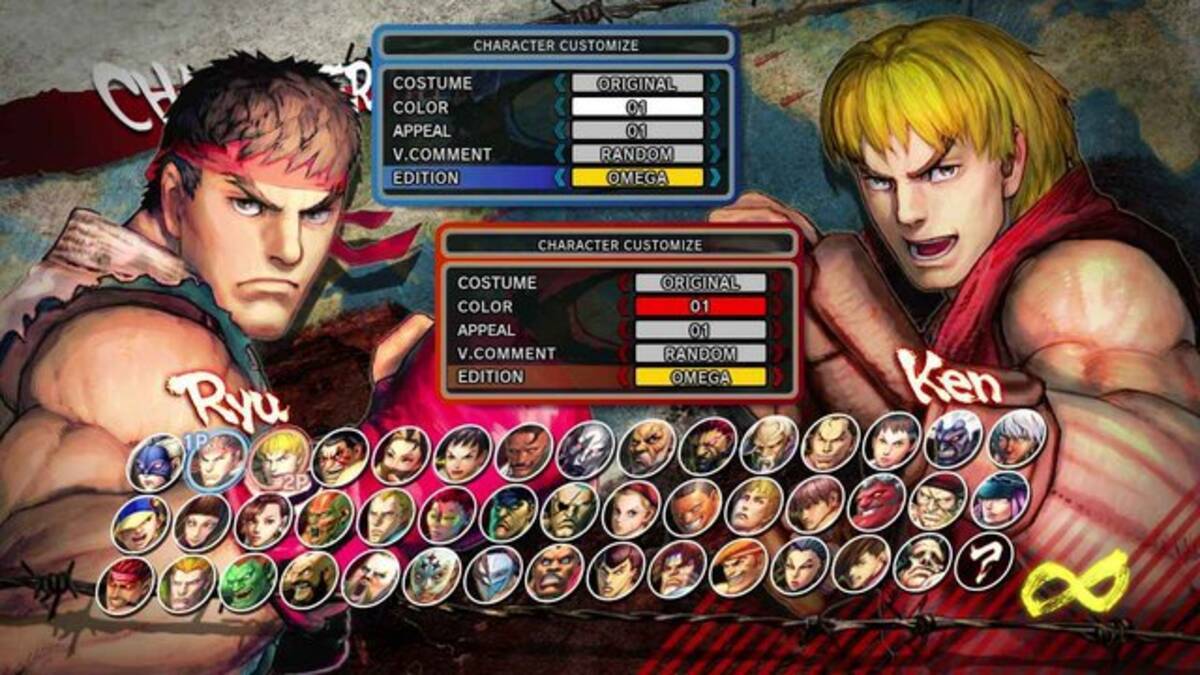Screen dimensions: 1200x675
Task: Click the left arrow beside red panel's Appeal
Action: point(625,330)
